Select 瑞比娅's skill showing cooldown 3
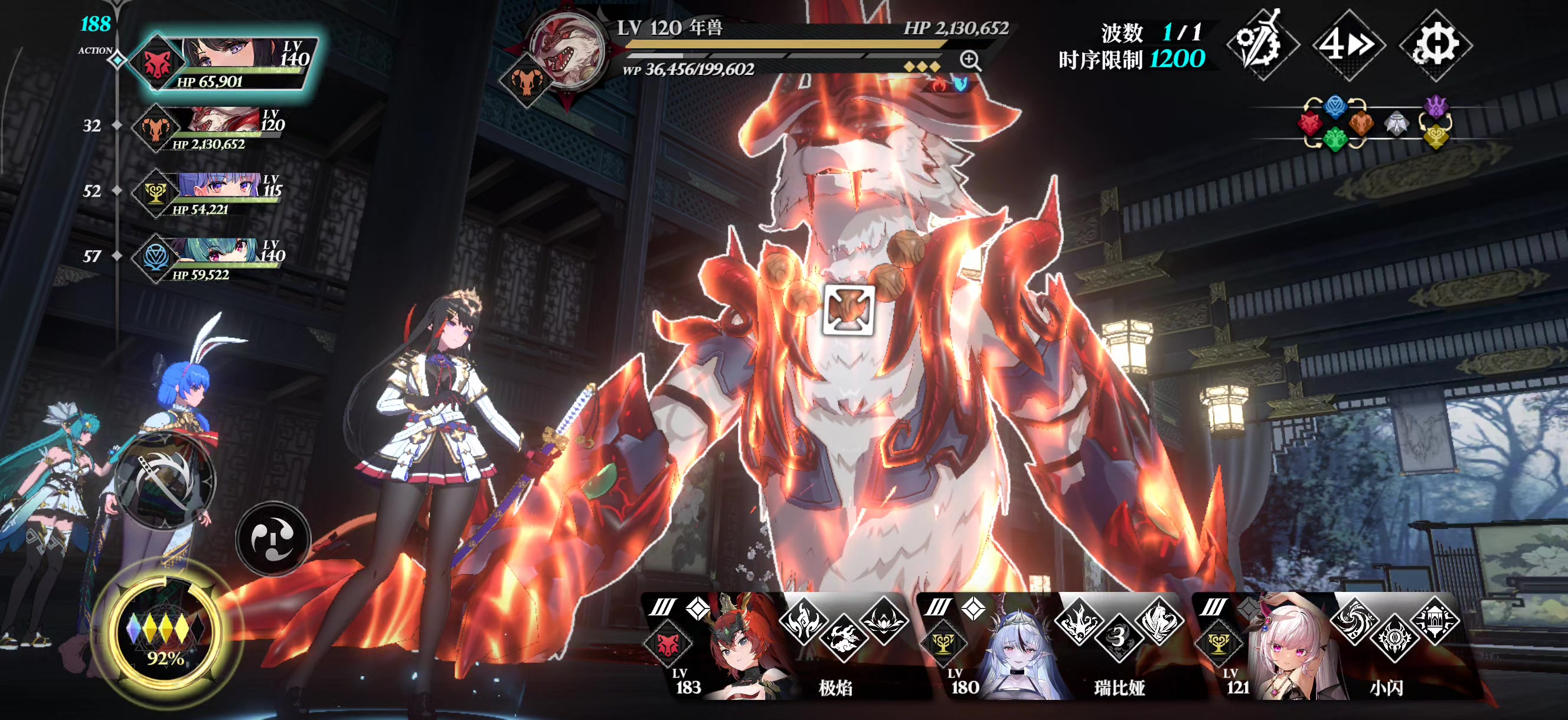Viewport: 1568px width, 720px height. [1118, 637]
